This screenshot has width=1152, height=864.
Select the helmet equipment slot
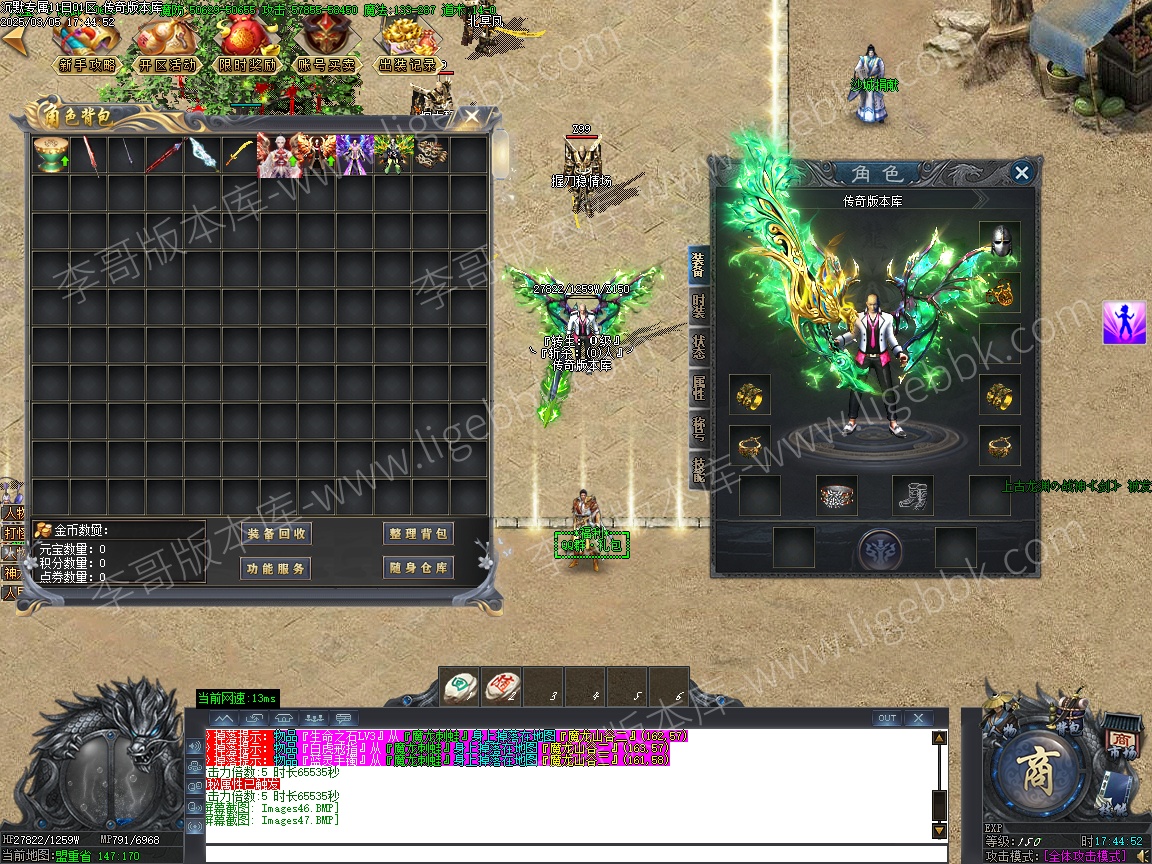click(999, 242)
